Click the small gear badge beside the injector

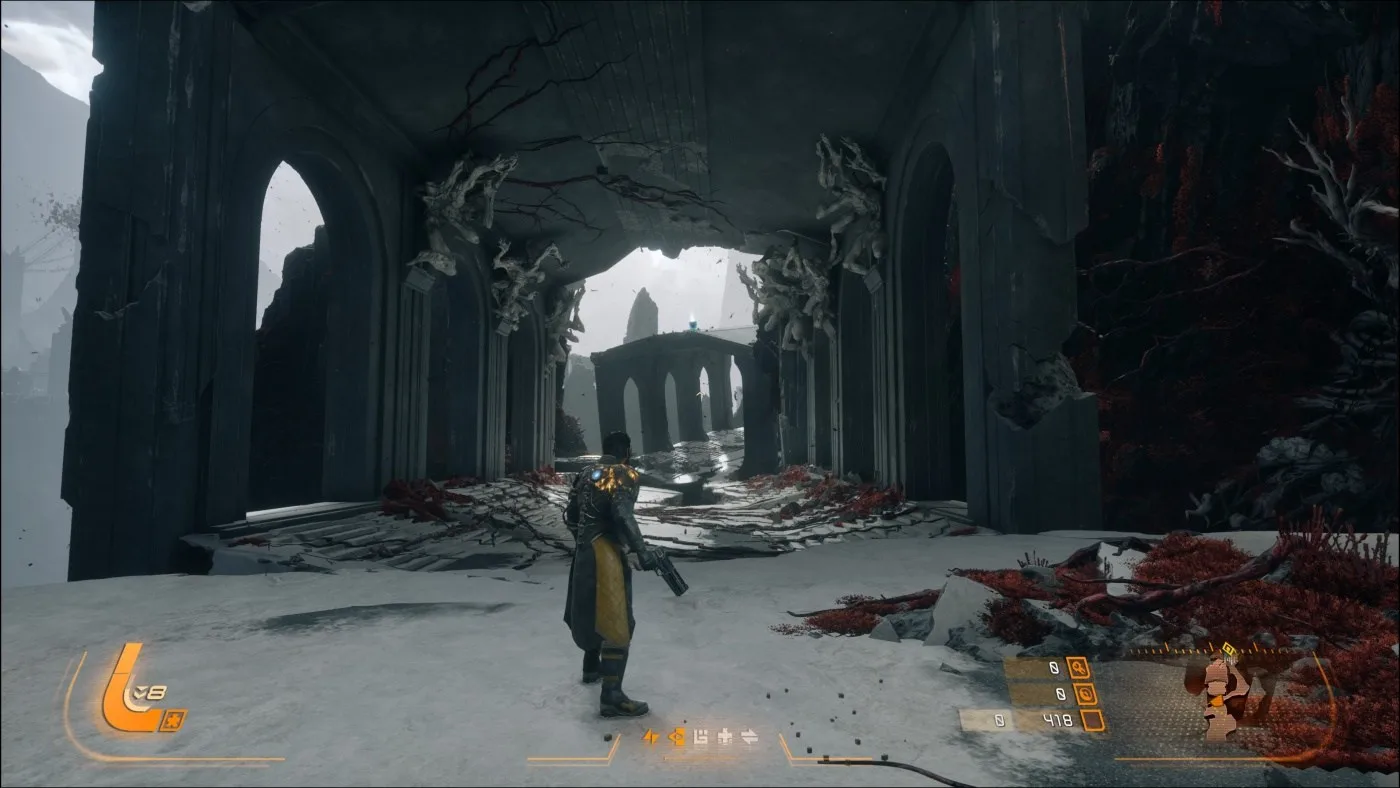pos(172,720)
